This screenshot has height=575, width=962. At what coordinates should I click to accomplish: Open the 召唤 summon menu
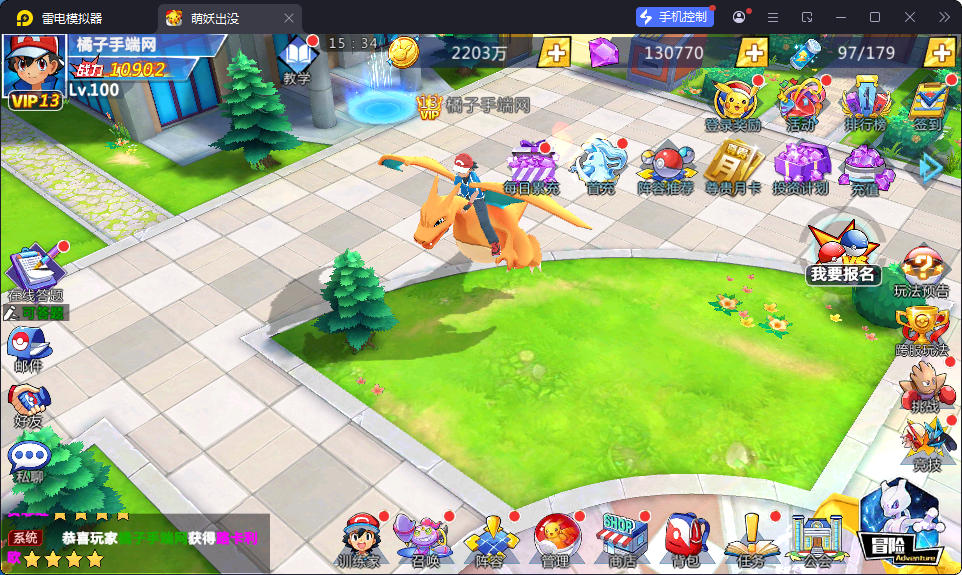pyautogui.click(x=424, y=540)
